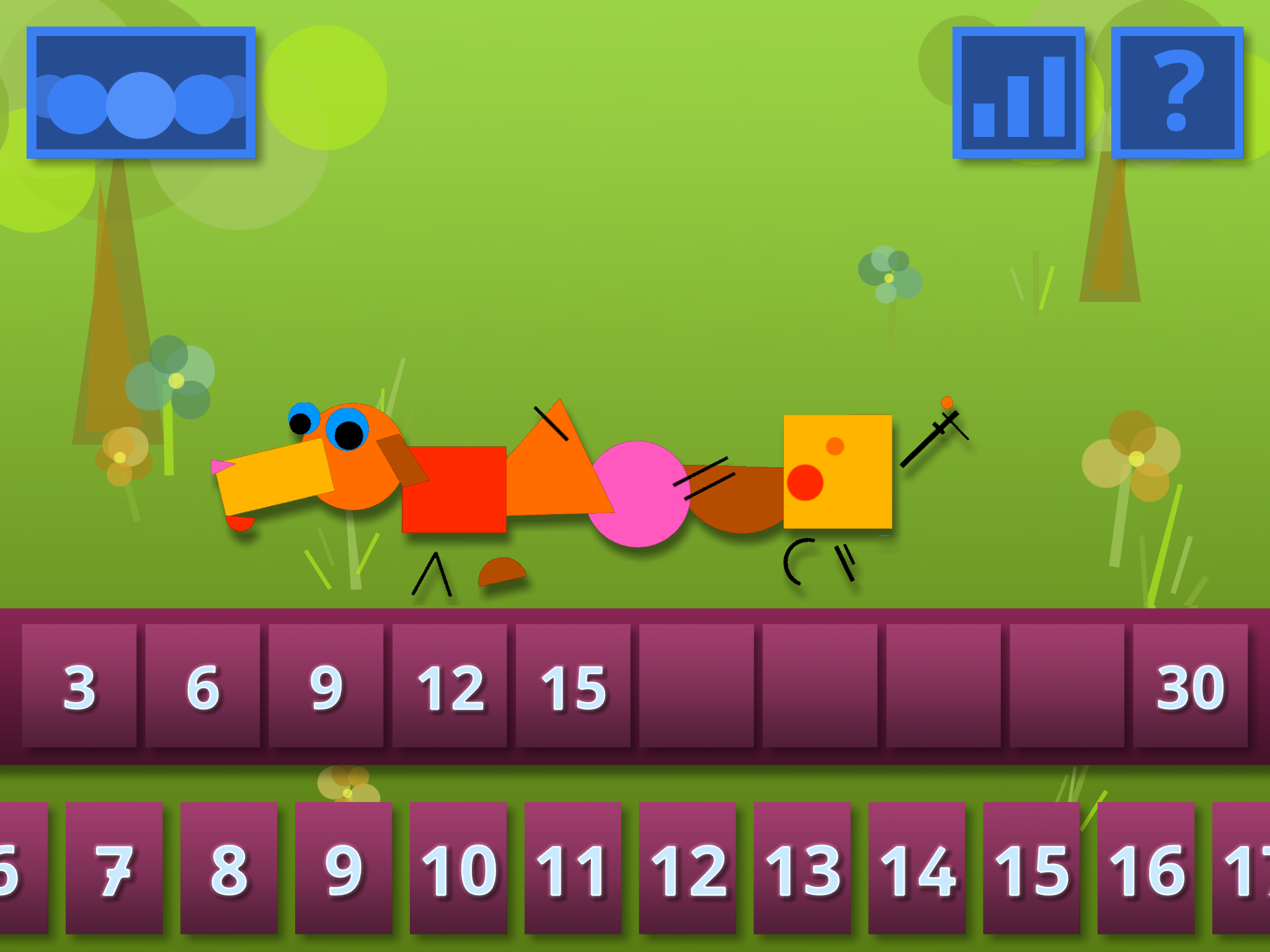The height and width of the screenshot is (952, 1270).
Task: Select the number 11 answer tile
Action: (x=572, y=868)
